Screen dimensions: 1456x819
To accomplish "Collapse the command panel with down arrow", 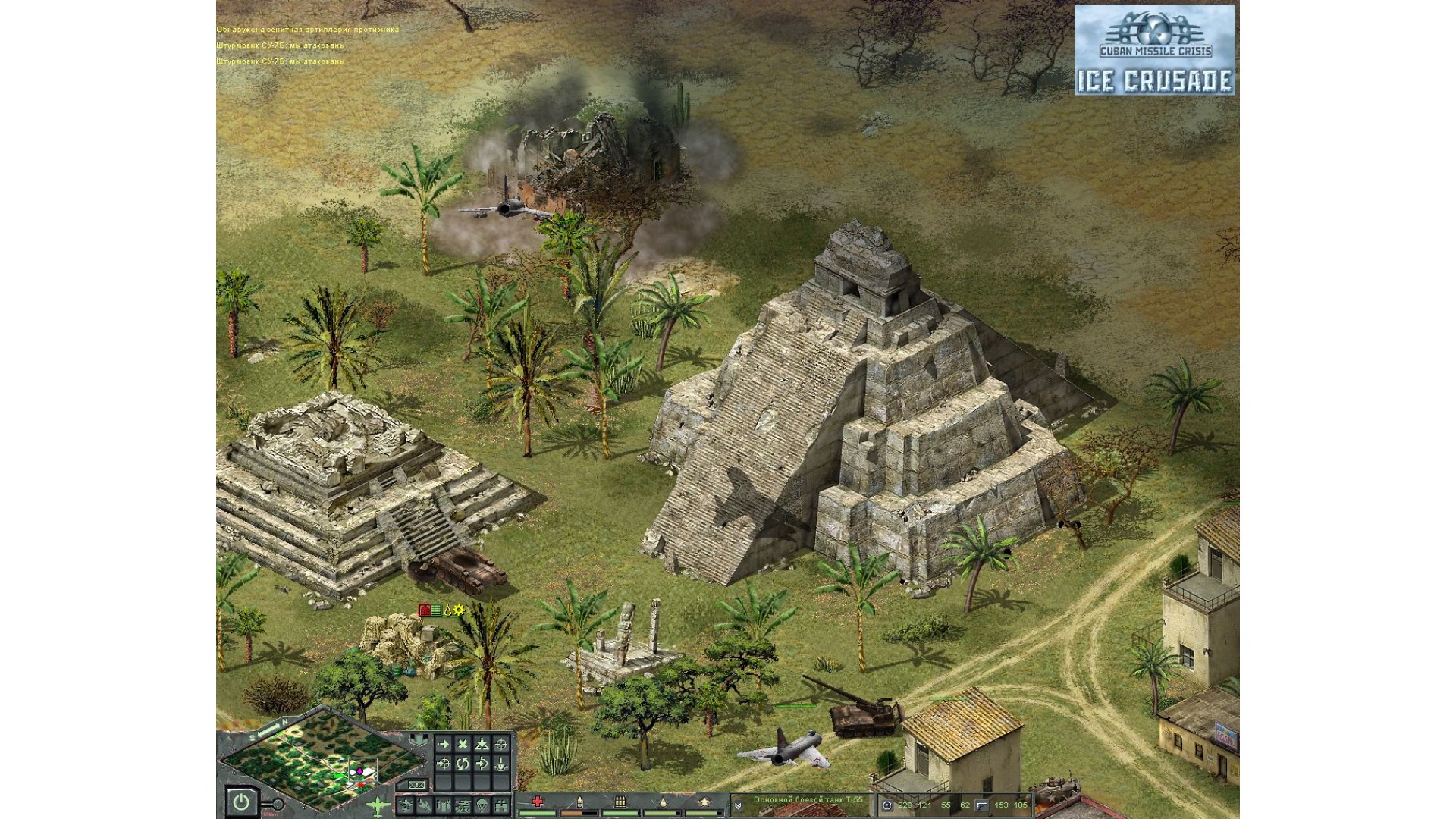I will [x=419, y=740].
